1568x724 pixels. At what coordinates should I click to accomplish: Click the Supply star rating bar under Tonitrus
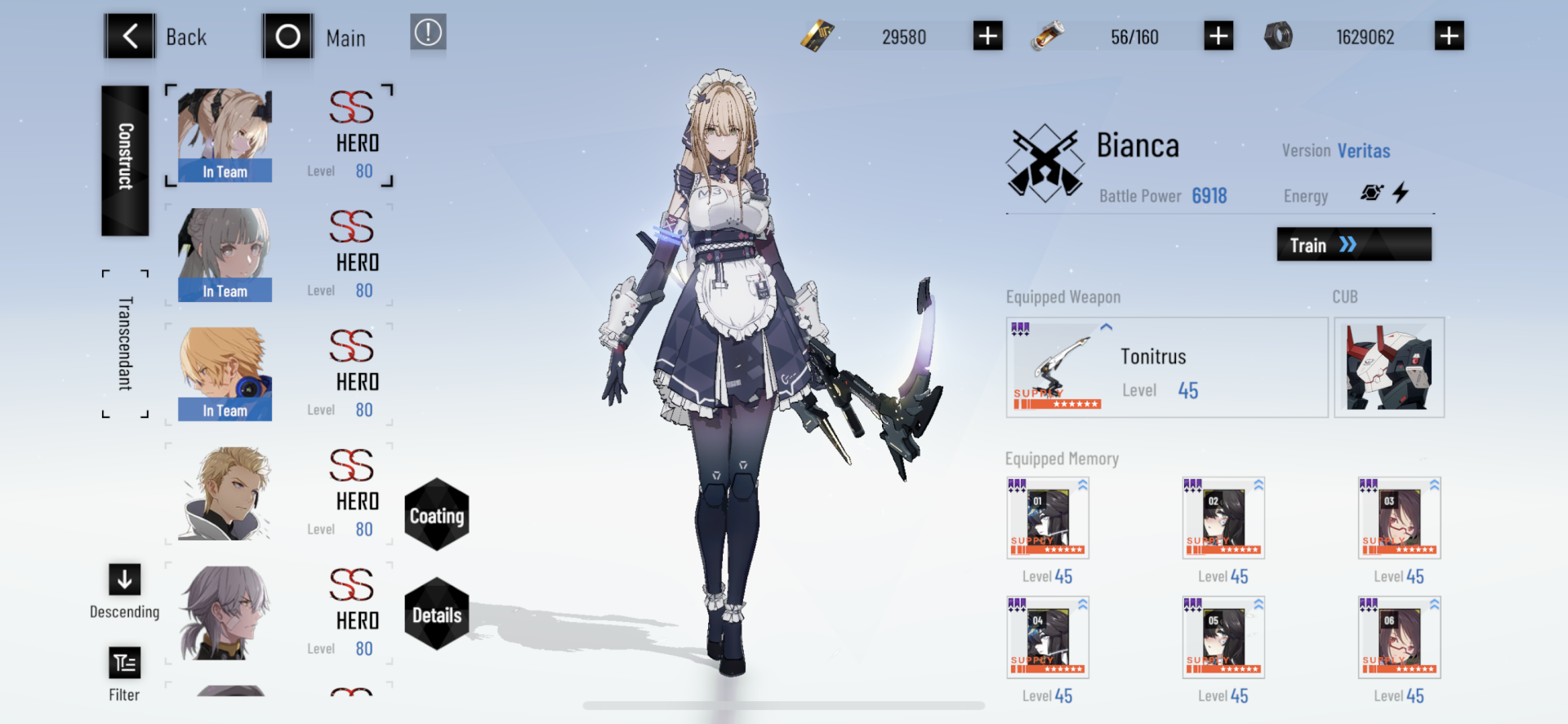coord(1058,403)
